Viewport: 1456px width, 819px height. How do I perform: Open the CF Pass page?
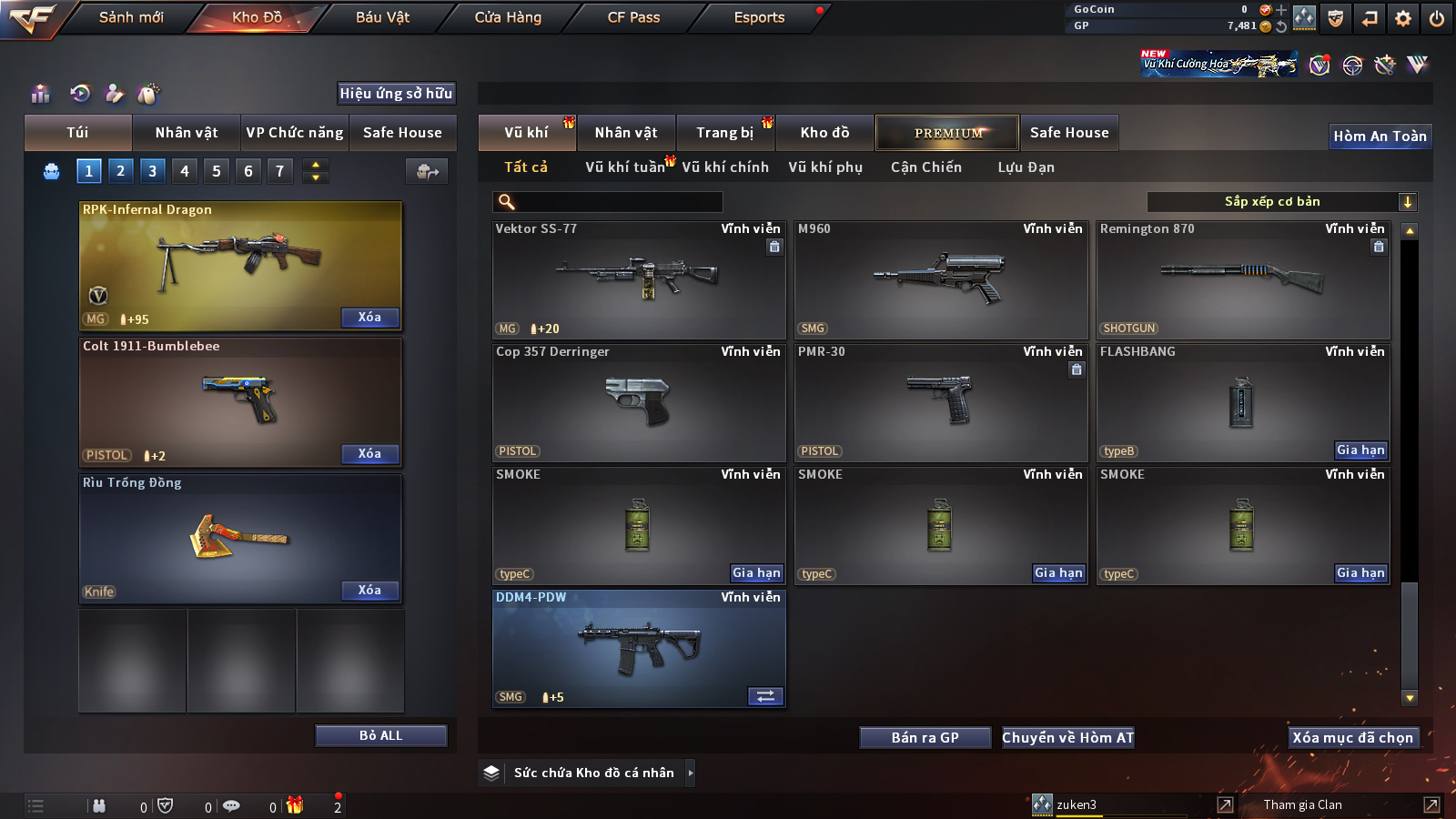coord(633,17)
